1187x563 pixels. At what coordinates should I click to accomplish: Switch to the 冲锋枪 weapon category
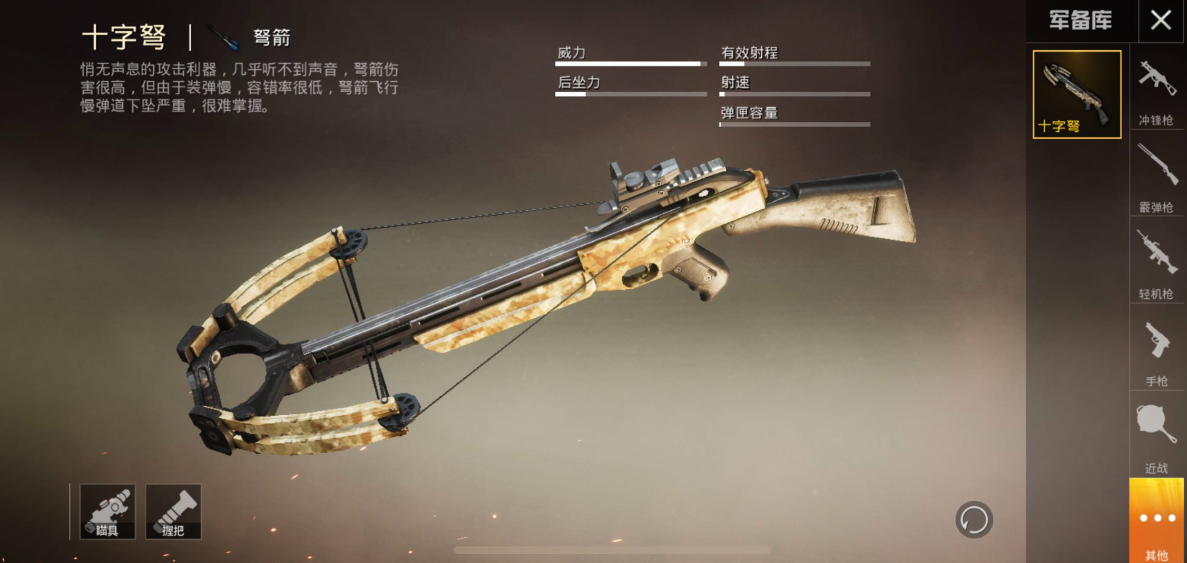(1157, 88)
